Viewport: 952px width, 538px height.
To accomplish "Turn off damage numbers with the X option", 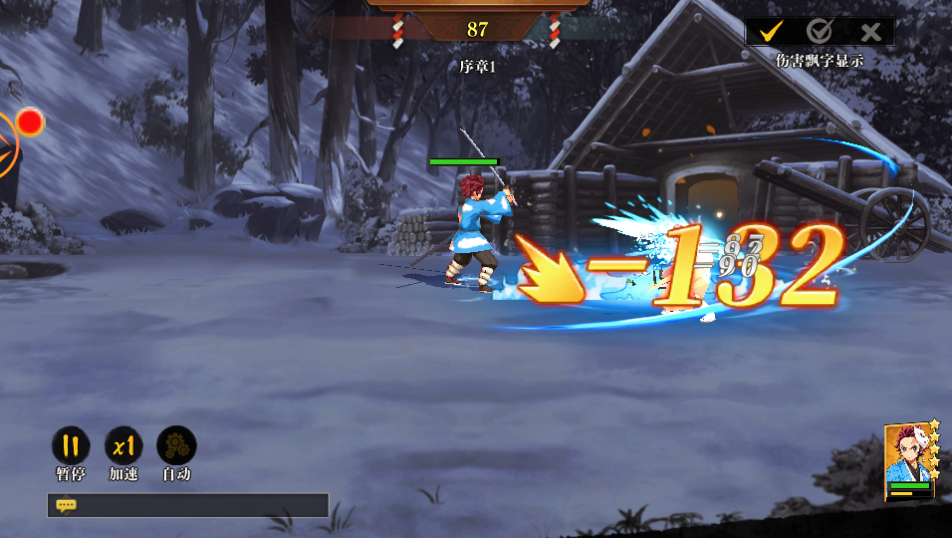I will coord(870,32).
